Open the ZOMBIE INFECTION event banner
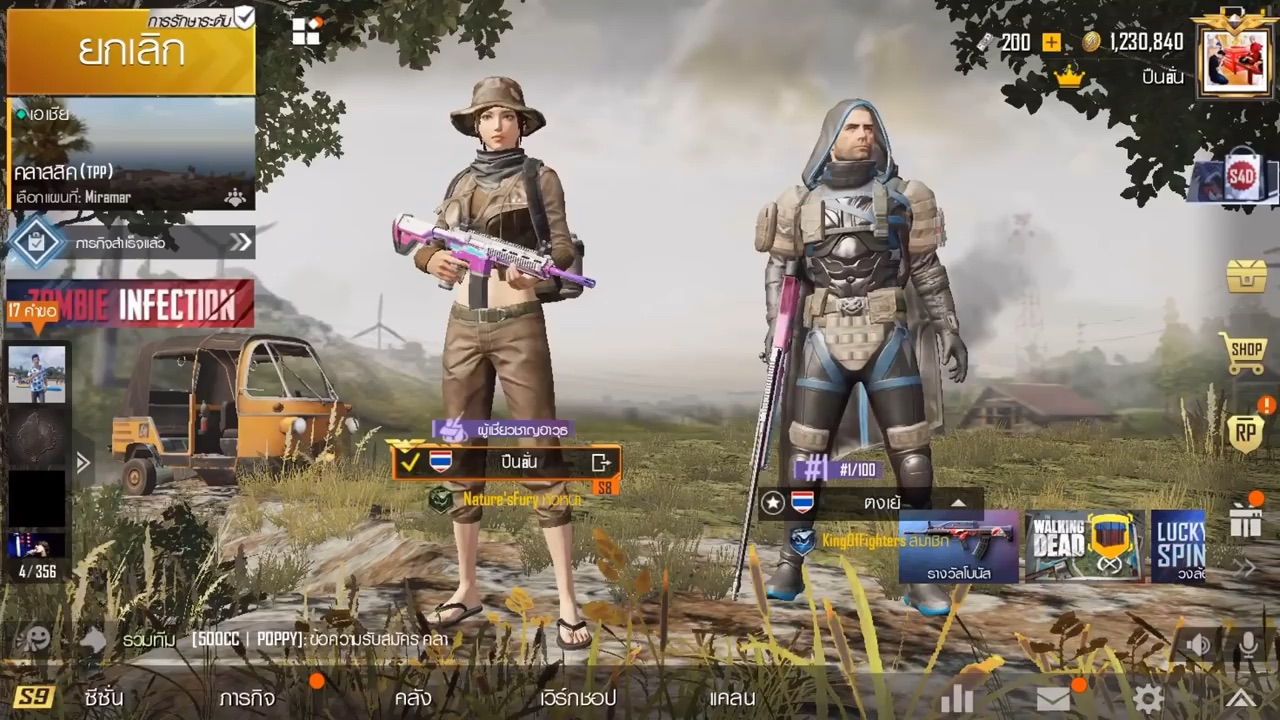The image size is (1280, 720). (131, 304)
